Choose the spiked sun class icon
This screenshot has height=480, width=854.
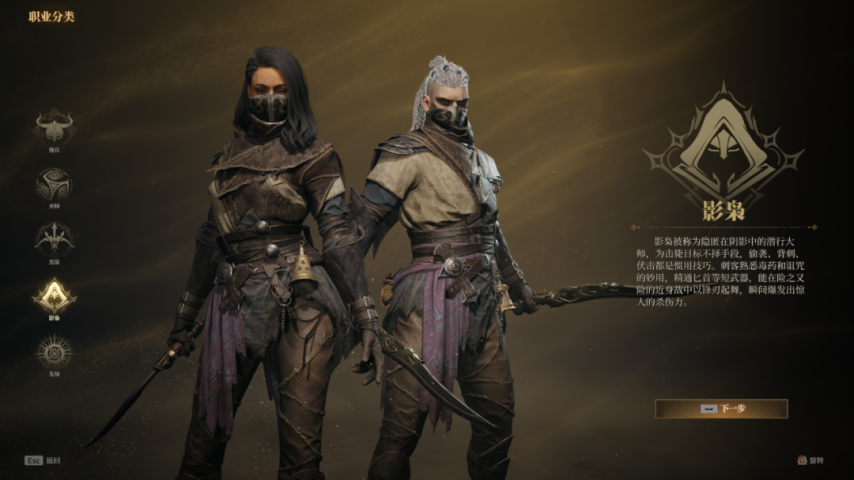pos(54,351)
